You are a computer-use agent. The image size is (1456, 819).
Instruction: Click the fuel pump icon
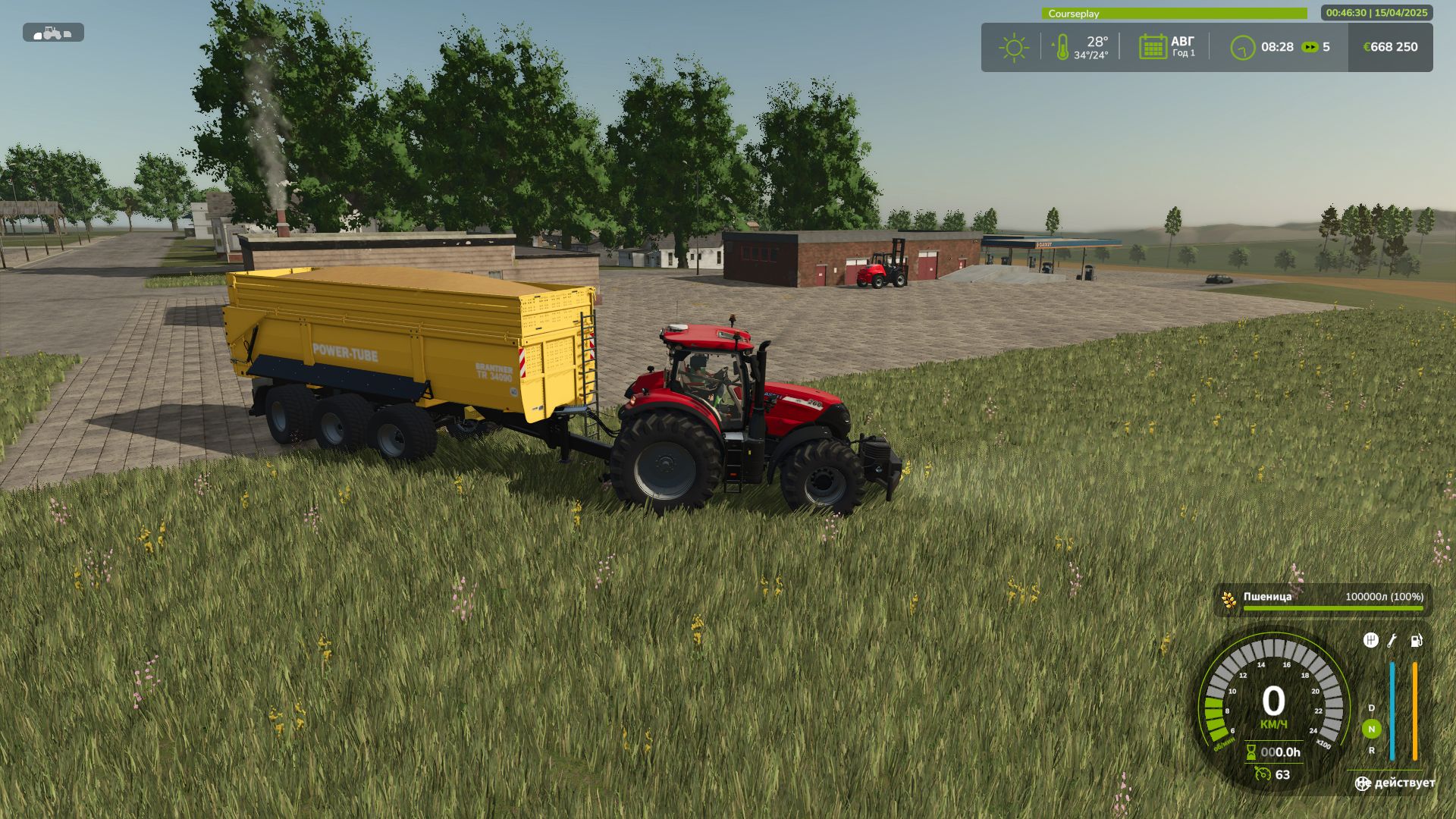[1416, 641]
